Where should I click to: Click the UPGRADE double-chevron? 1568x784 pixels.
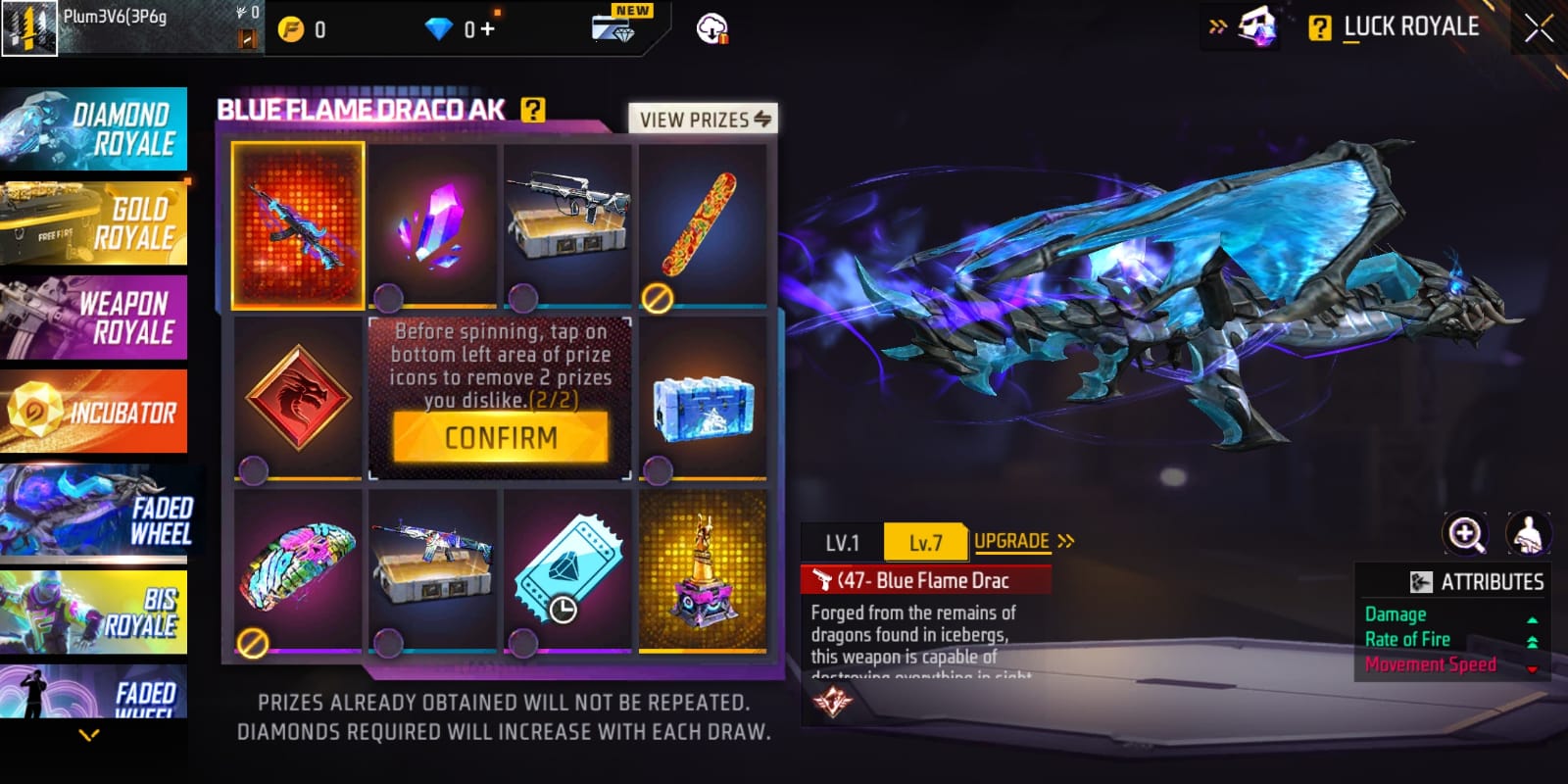coord(1066,540)
